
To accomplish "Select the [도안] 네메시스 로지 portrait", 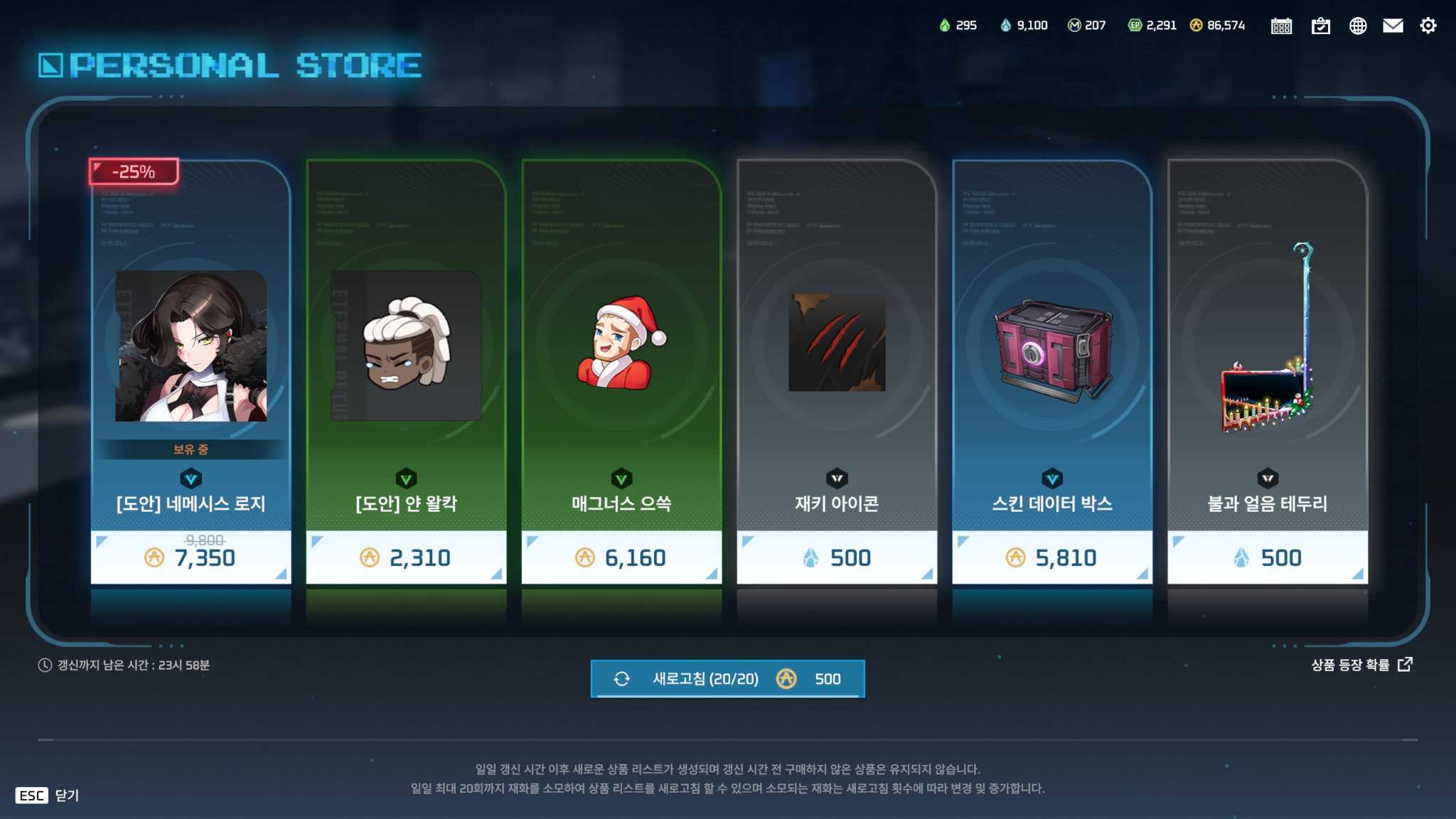I will coord(191,346).
